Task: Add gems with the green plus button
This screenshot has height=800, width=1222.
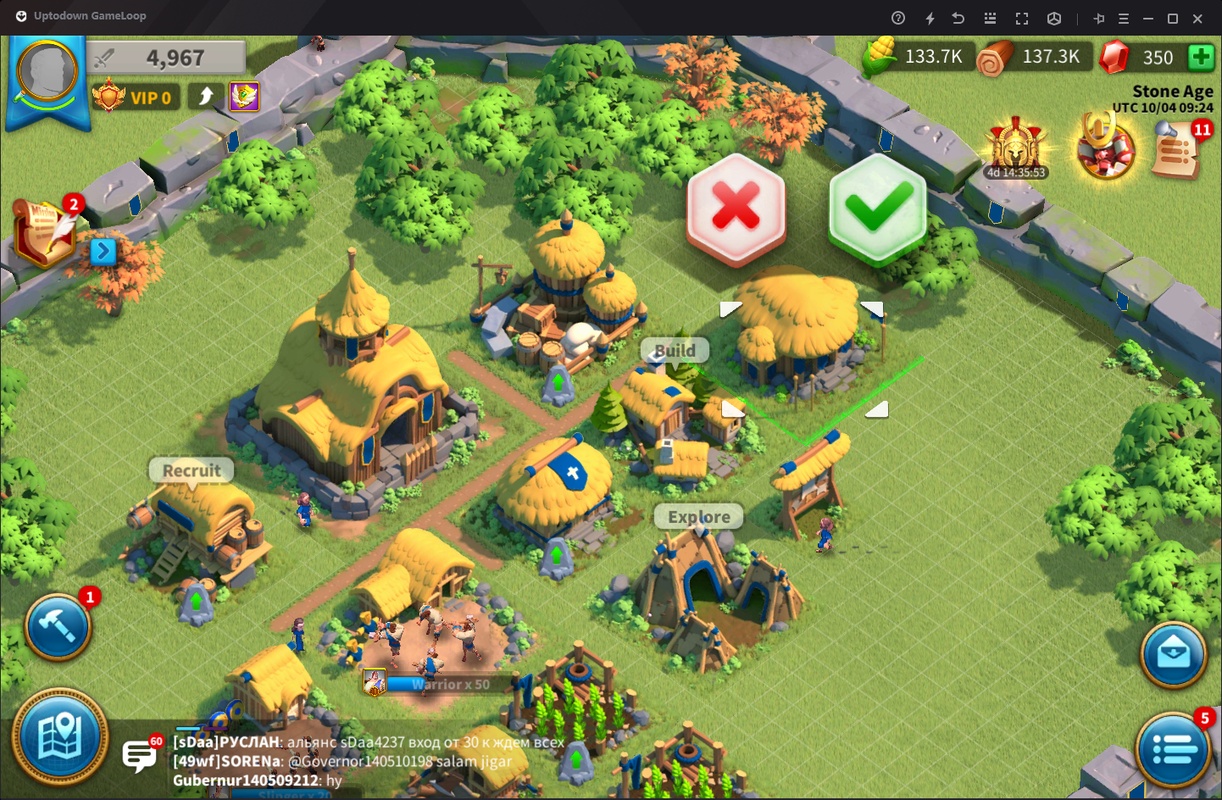Action: point(1201,57)
